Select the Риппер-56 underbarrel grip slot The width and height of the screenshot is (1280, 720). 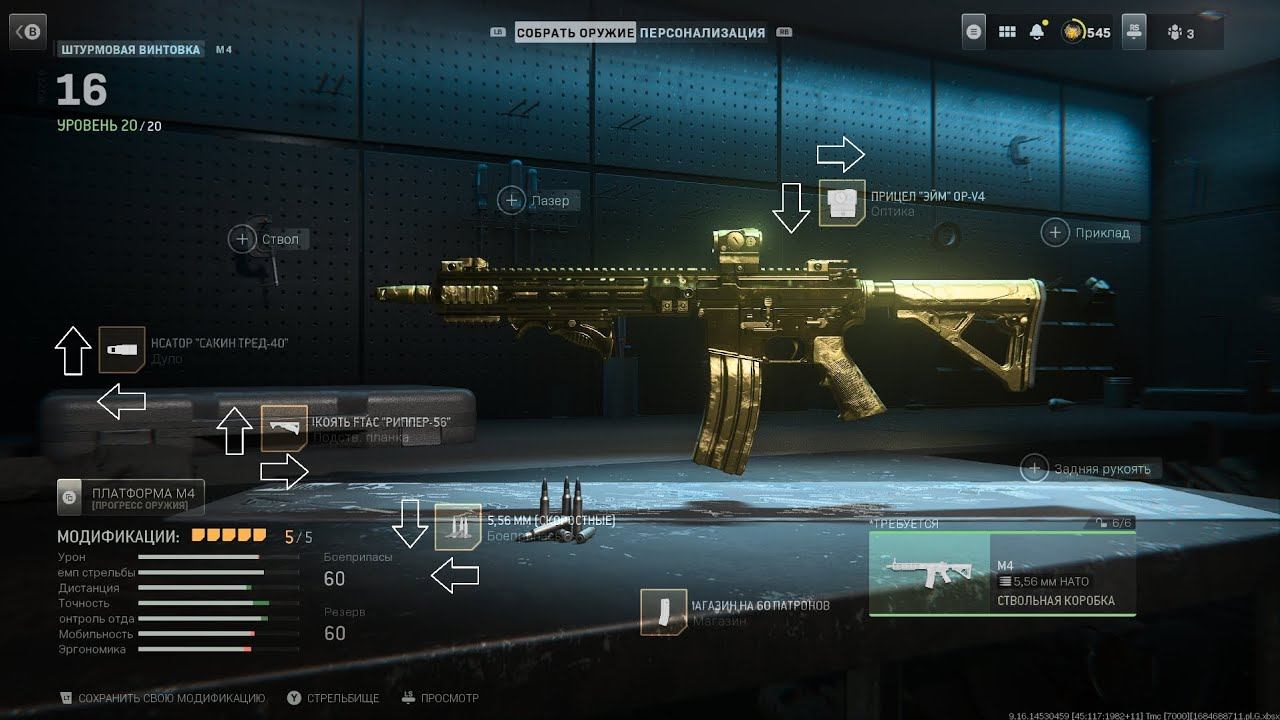[284, 428]
